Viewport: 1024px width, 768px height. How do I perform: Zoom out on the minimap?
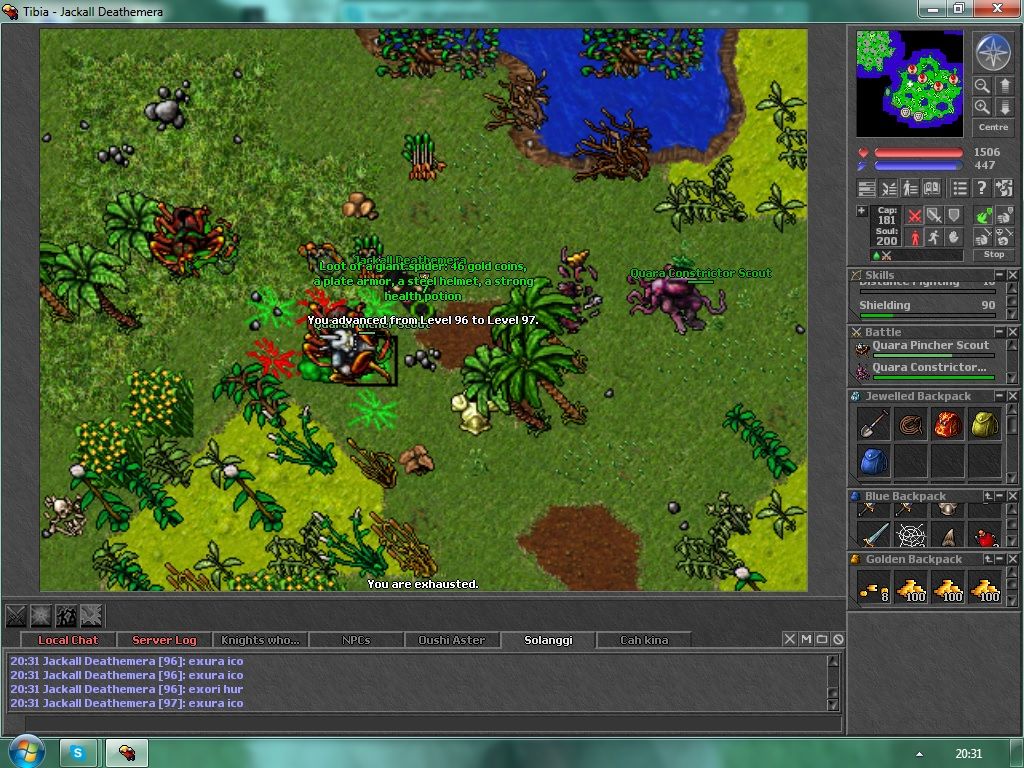click(x=983, y=86)
